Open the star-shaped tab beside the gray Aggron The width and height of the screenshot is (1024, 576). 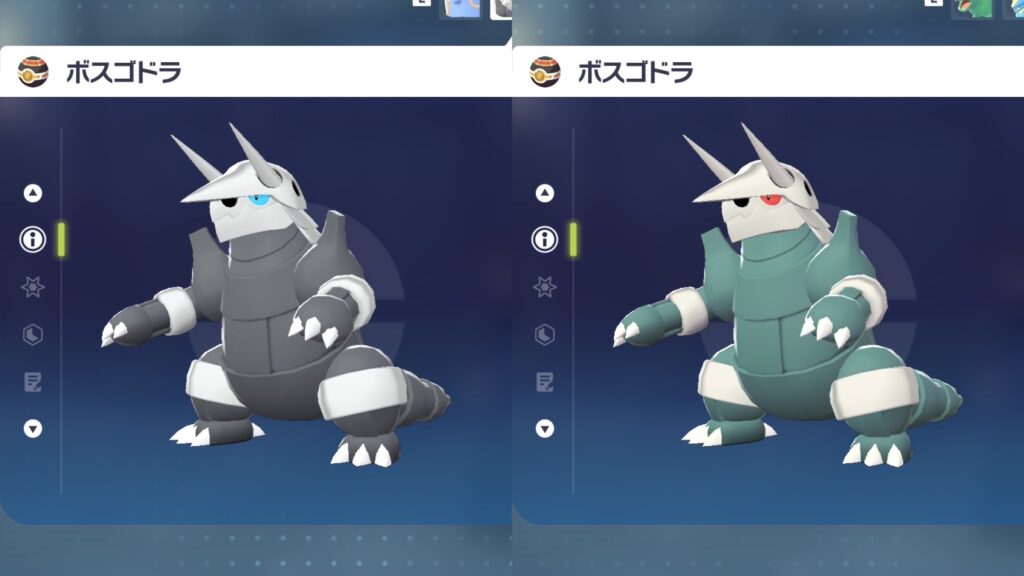point(33,287)
